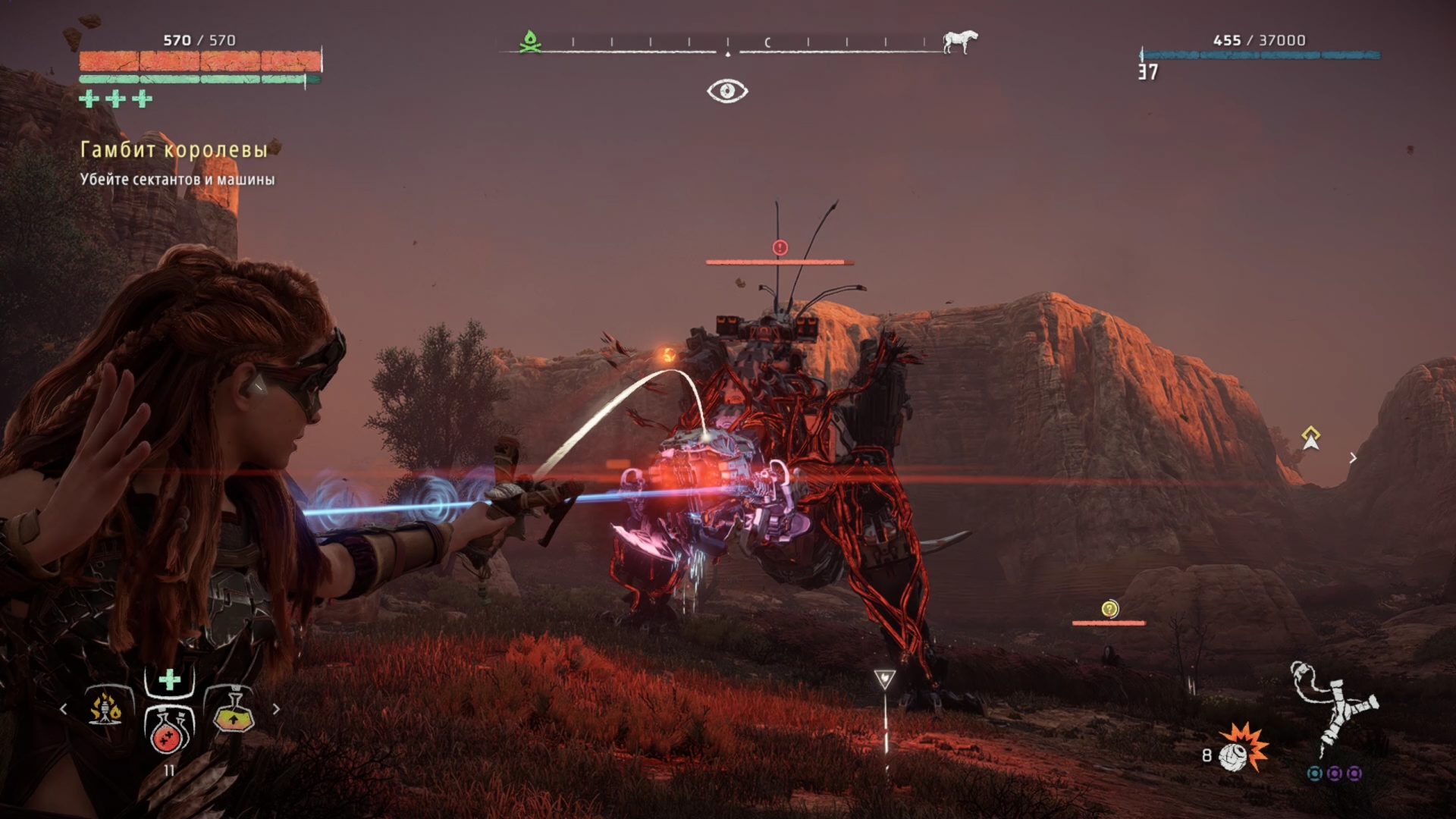Use the red health potion slot
1456x819 pixels.
click(170, 730)
